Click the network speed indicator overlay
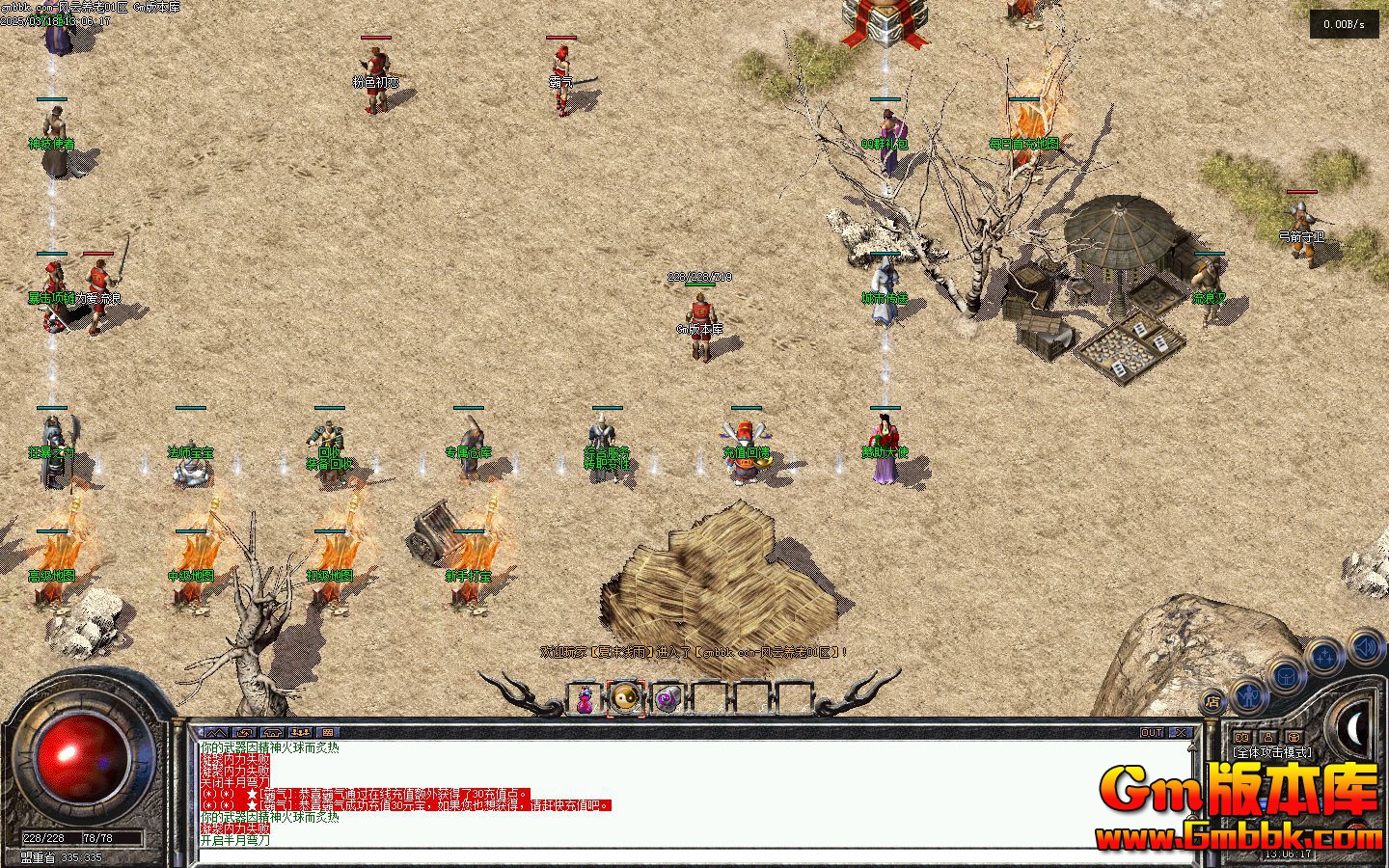Viewport: 1389px width, 868px height. point(1344,25)
